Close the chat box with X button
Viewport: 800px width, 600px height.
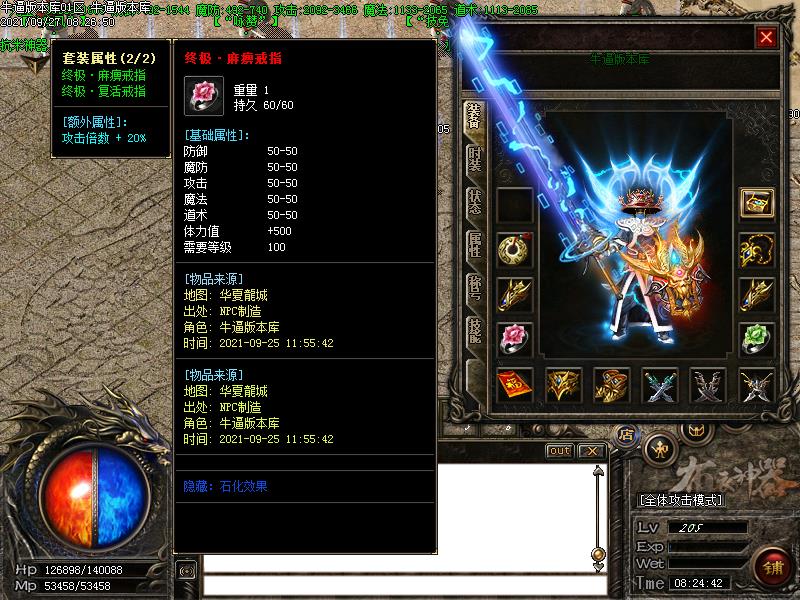tap(592, 451)
